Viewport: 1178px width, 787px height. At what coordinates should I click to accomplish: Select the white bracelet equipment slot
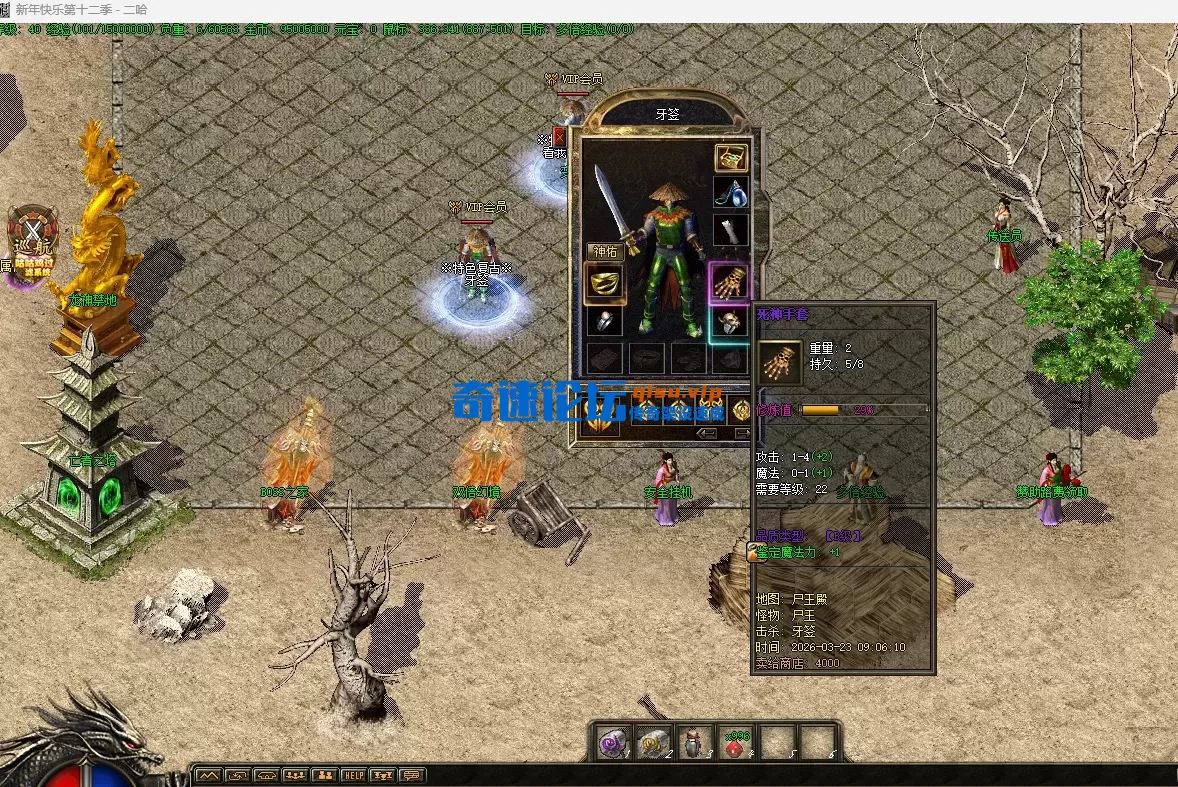731,230
